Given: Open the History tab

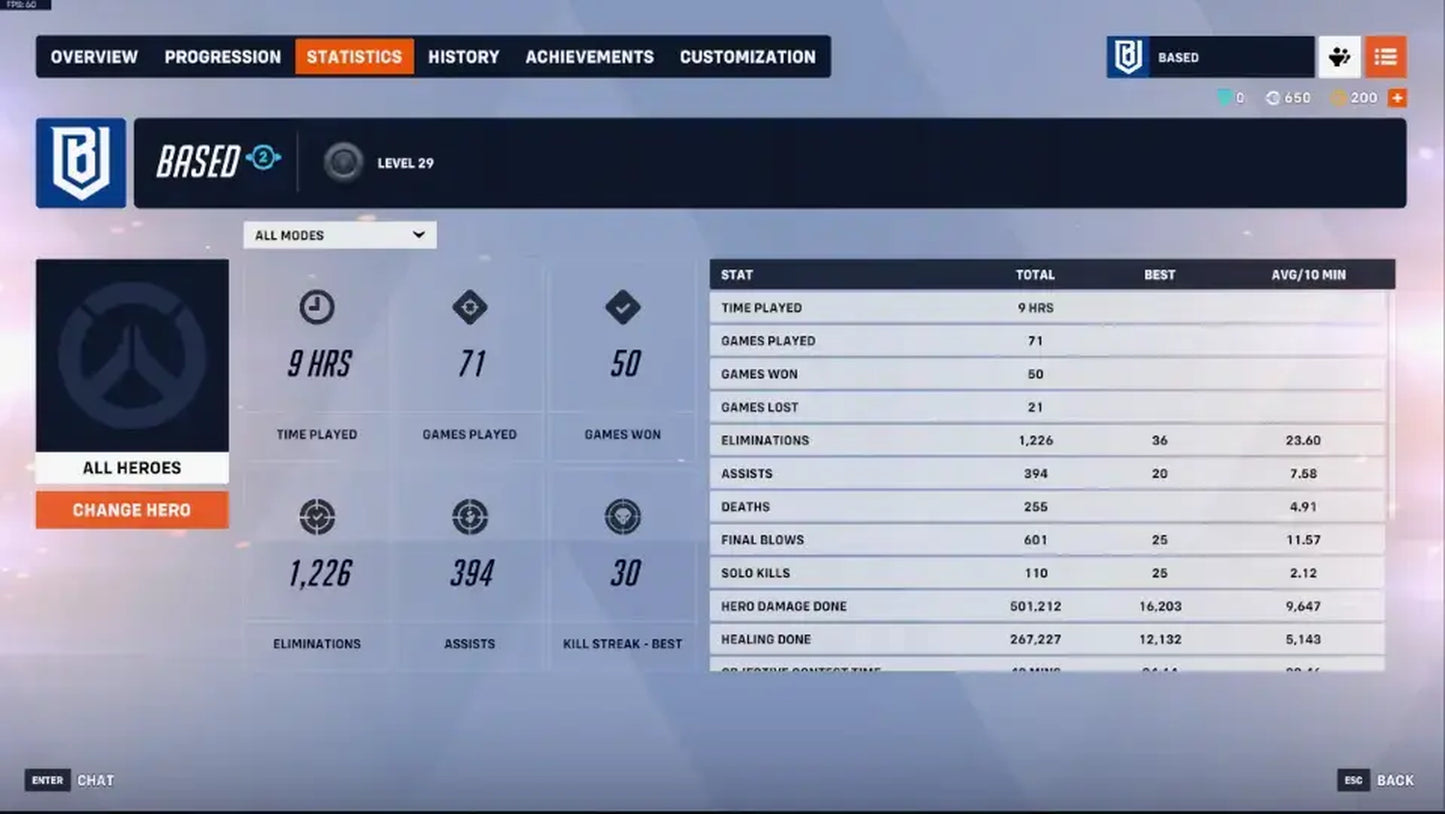Looking at the screenshot, I should tap(463, 57).
